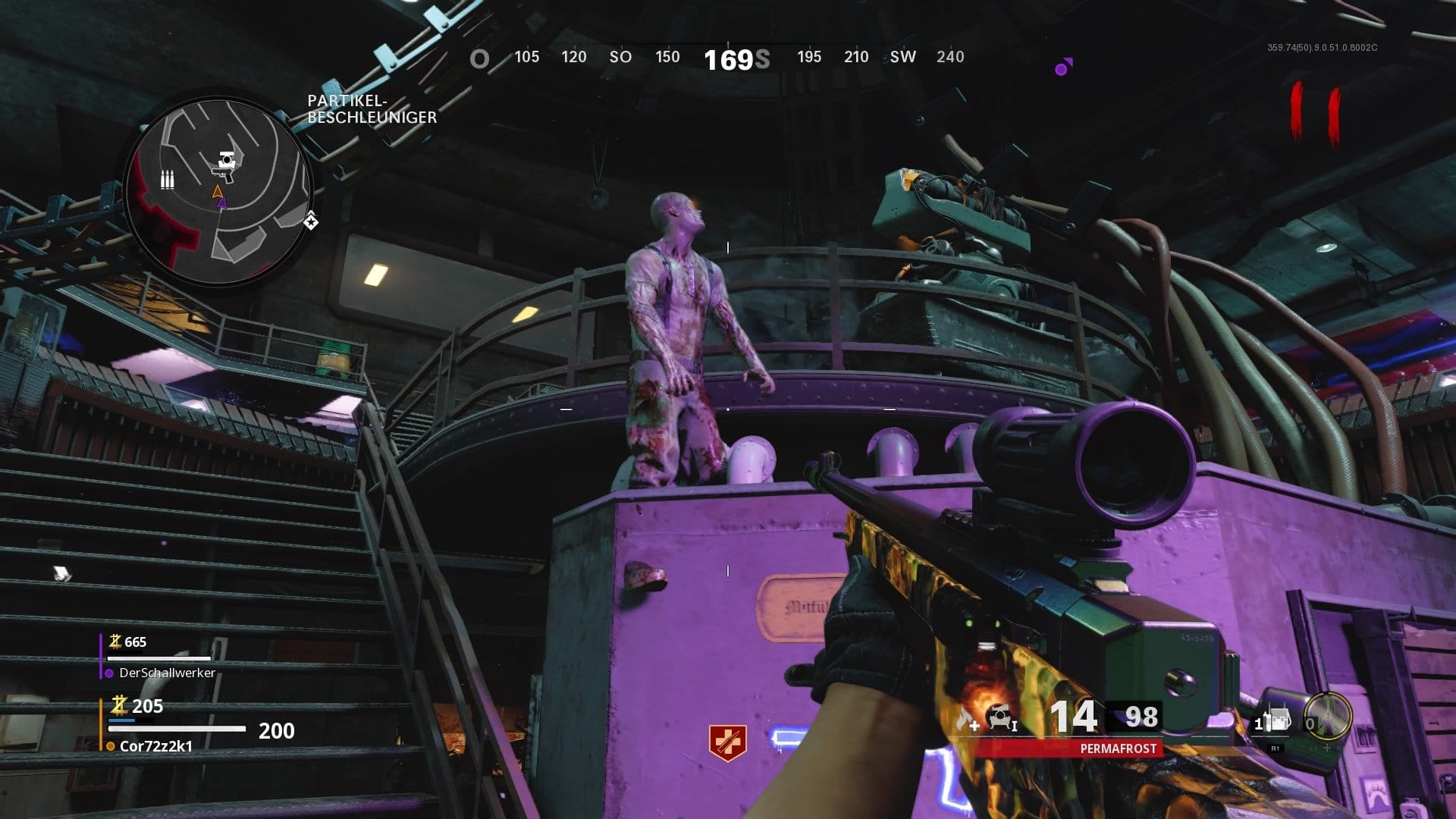Viewport: 1456px width, 819px height.
Task: Click the circular minimap
Action: (x=218, y=192)
